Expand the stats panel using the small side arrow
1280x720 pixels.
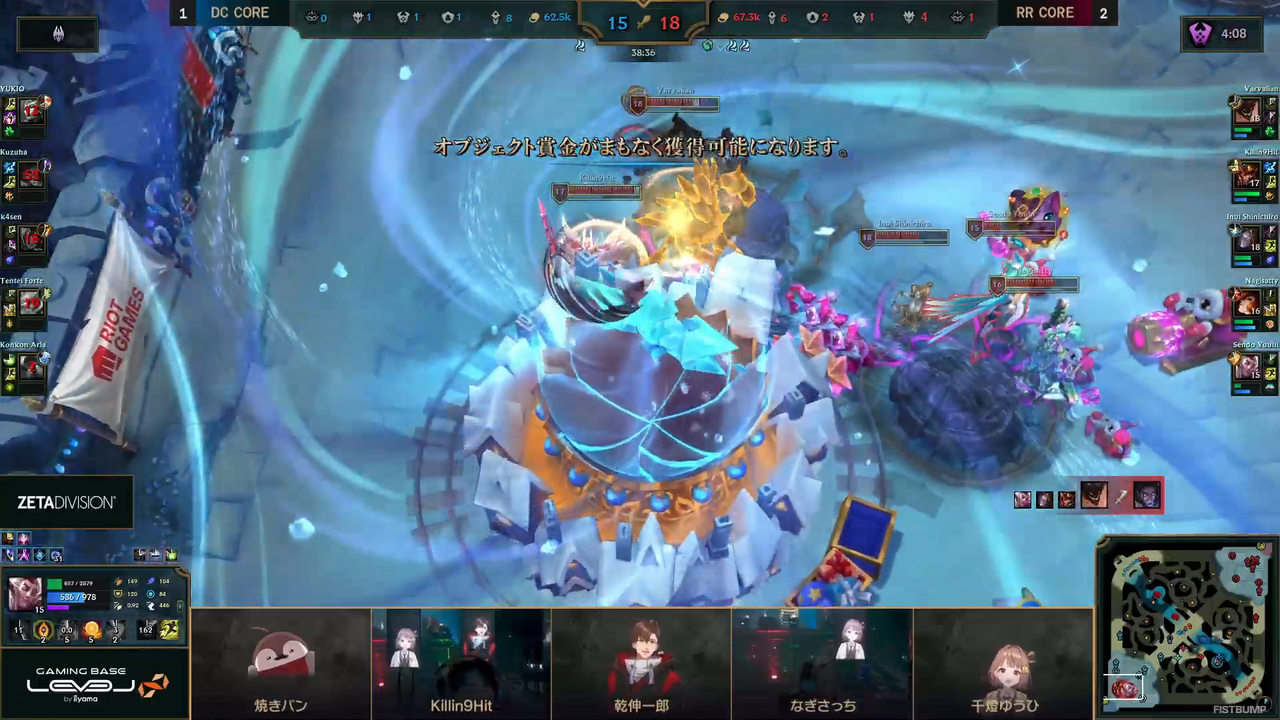point(180,605)
